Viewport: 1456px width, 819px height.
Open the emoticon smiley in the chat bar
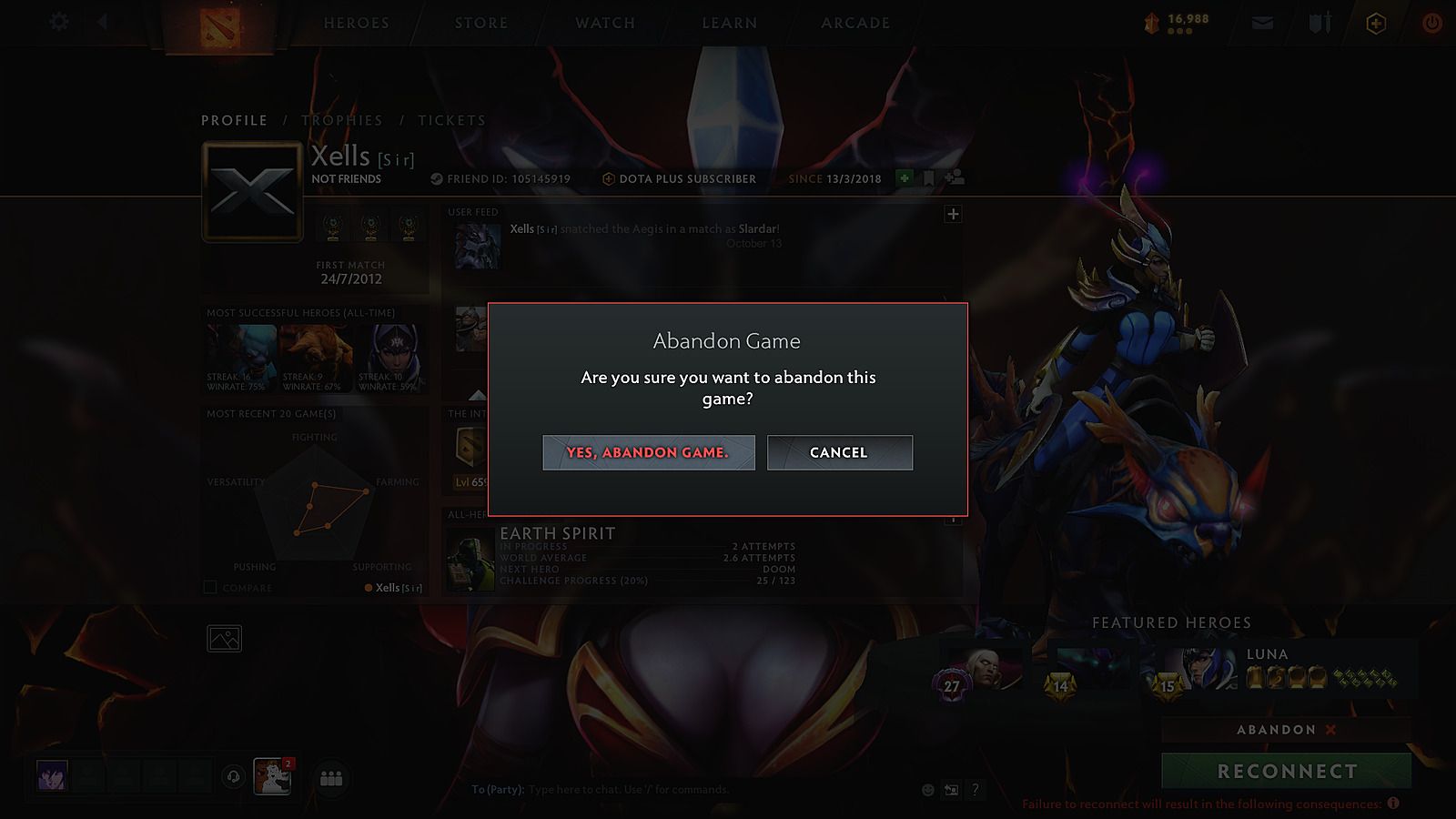(928, 790)
